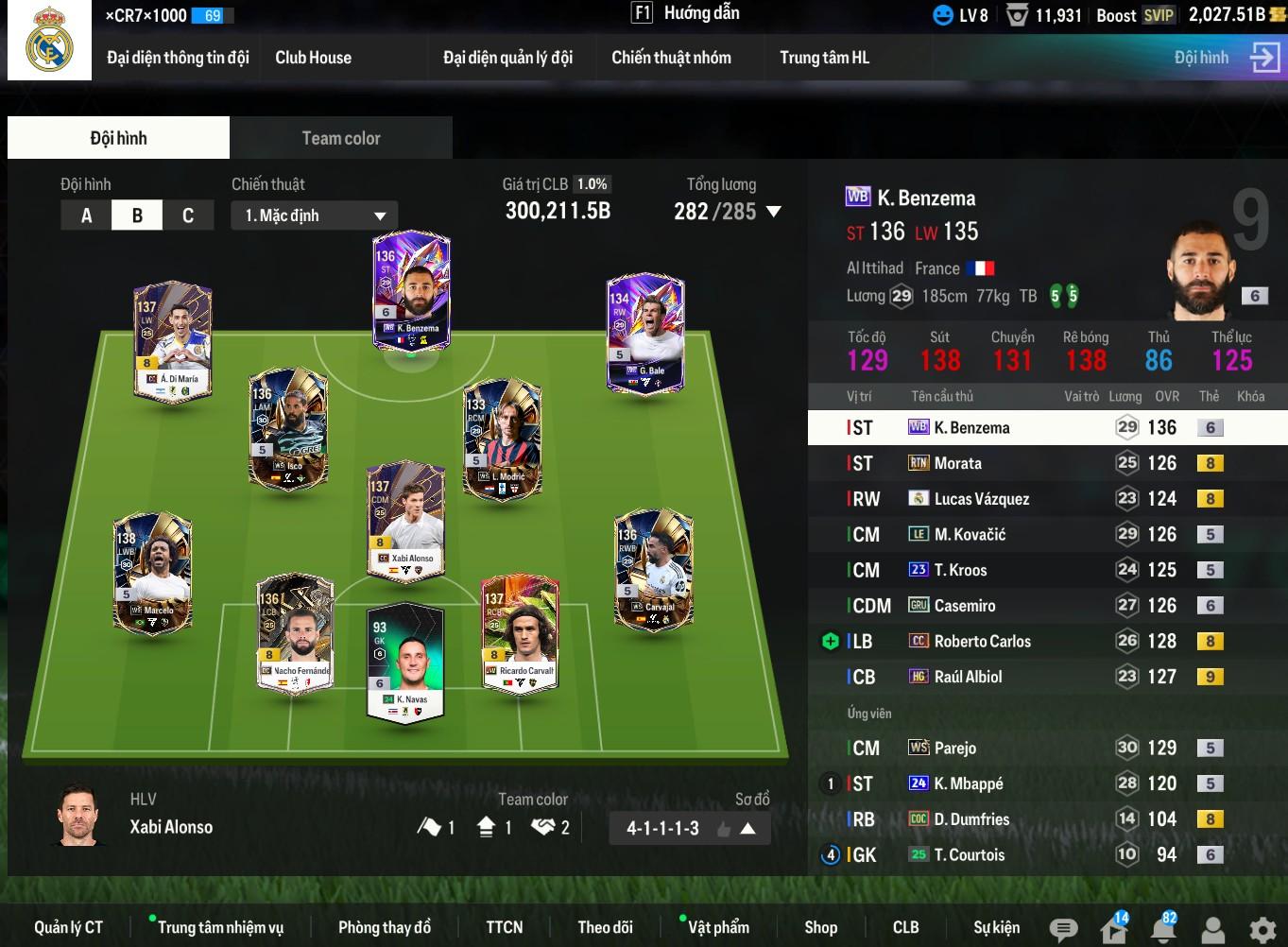Screen dimensions: 1288x947
Task: Select squad preset A
Action: (x=86, y=215)
